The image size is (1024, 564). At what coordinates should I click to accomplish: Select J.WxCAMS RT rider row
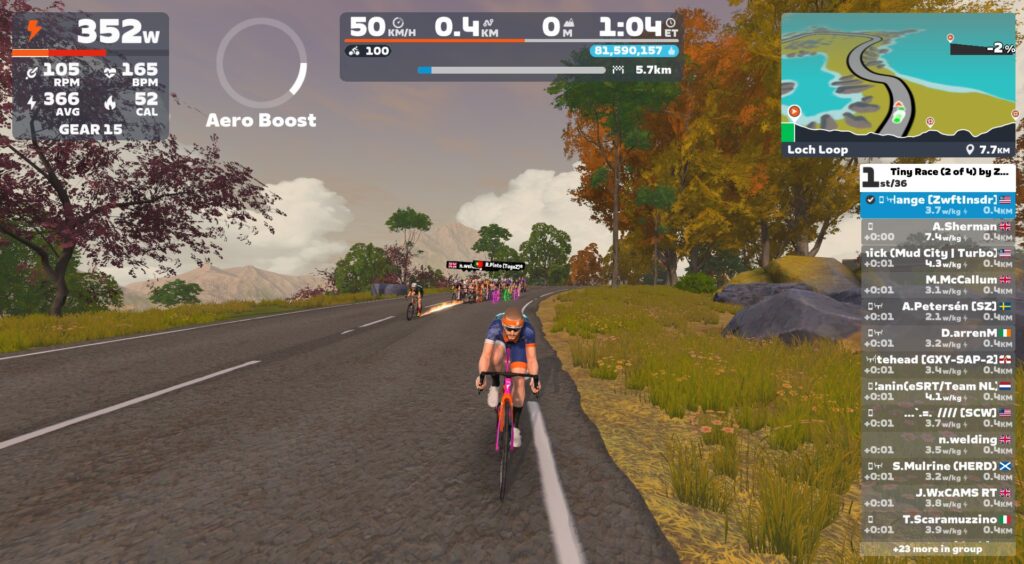tap(938, 497)
